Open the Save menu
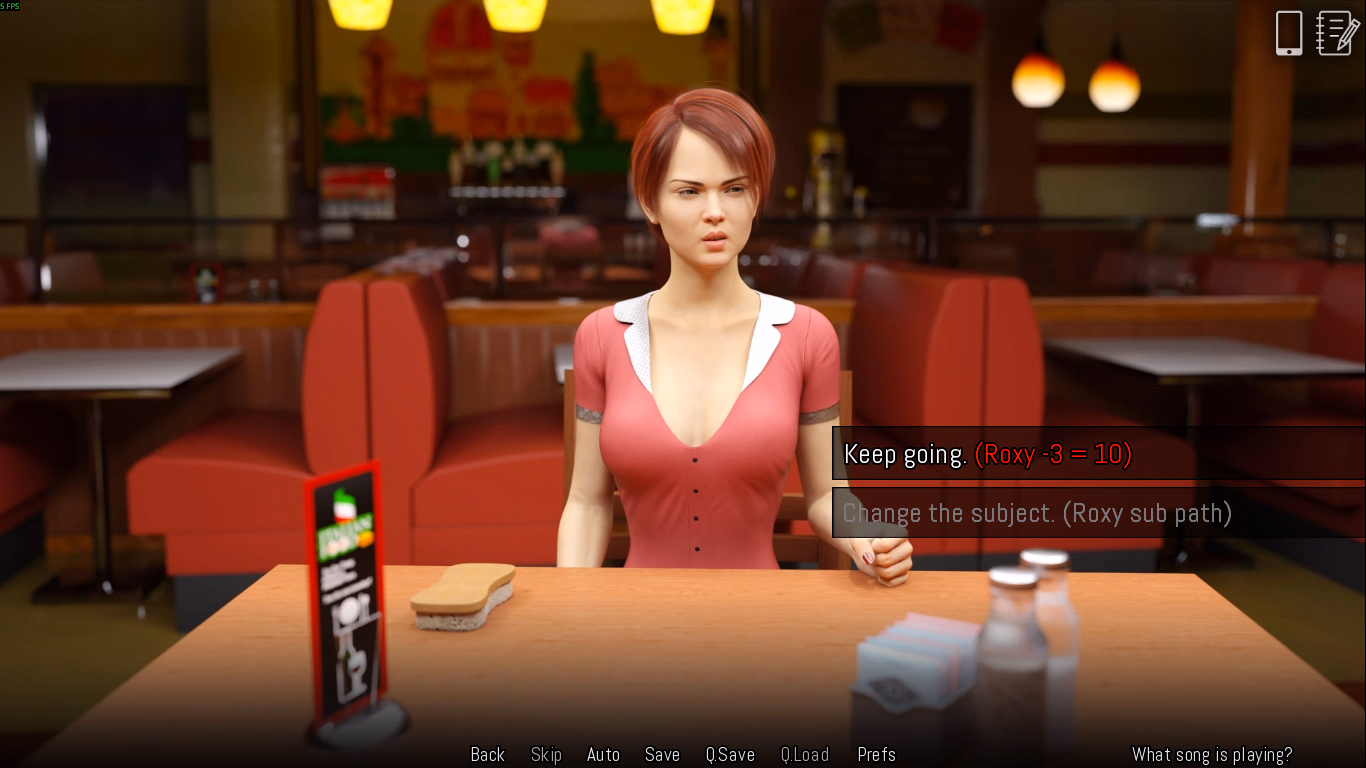The height and width of the screenshot is (768, 1366). point(662,755)
